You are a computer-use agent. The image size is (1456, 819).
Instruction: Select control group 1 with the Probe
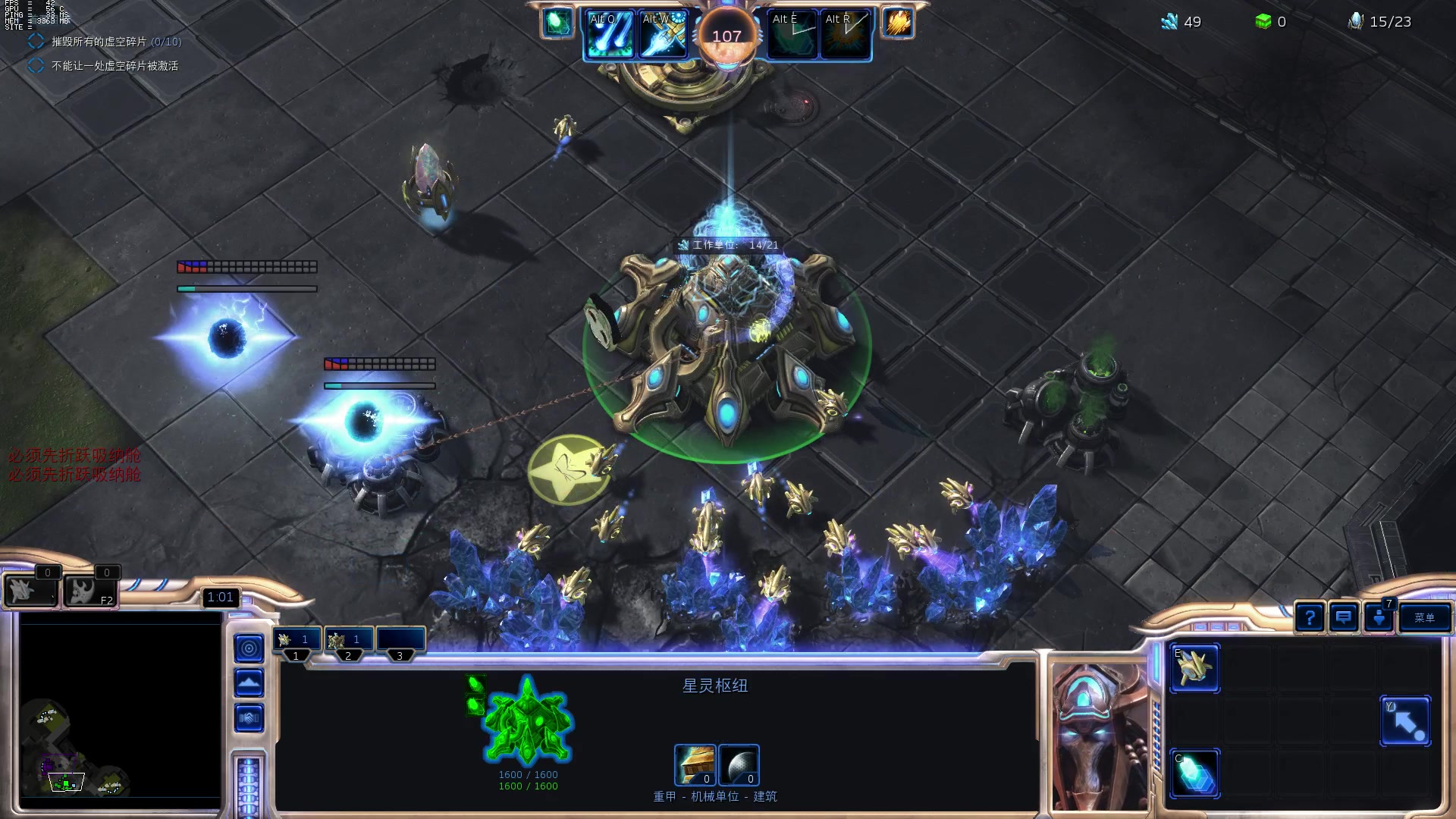tap(296, 641)
